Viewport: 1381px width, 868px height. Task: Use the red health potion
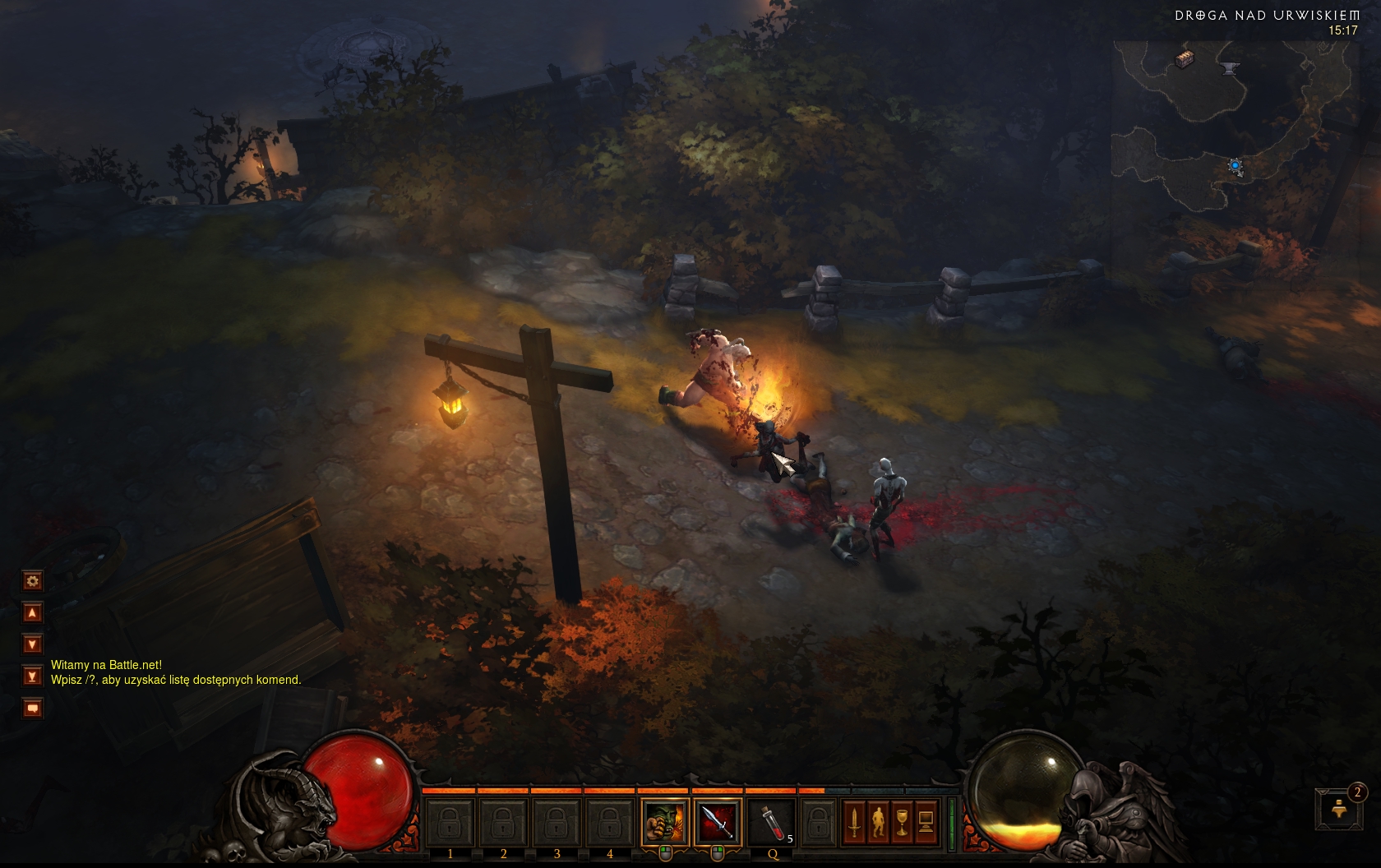tap(771, 821)
